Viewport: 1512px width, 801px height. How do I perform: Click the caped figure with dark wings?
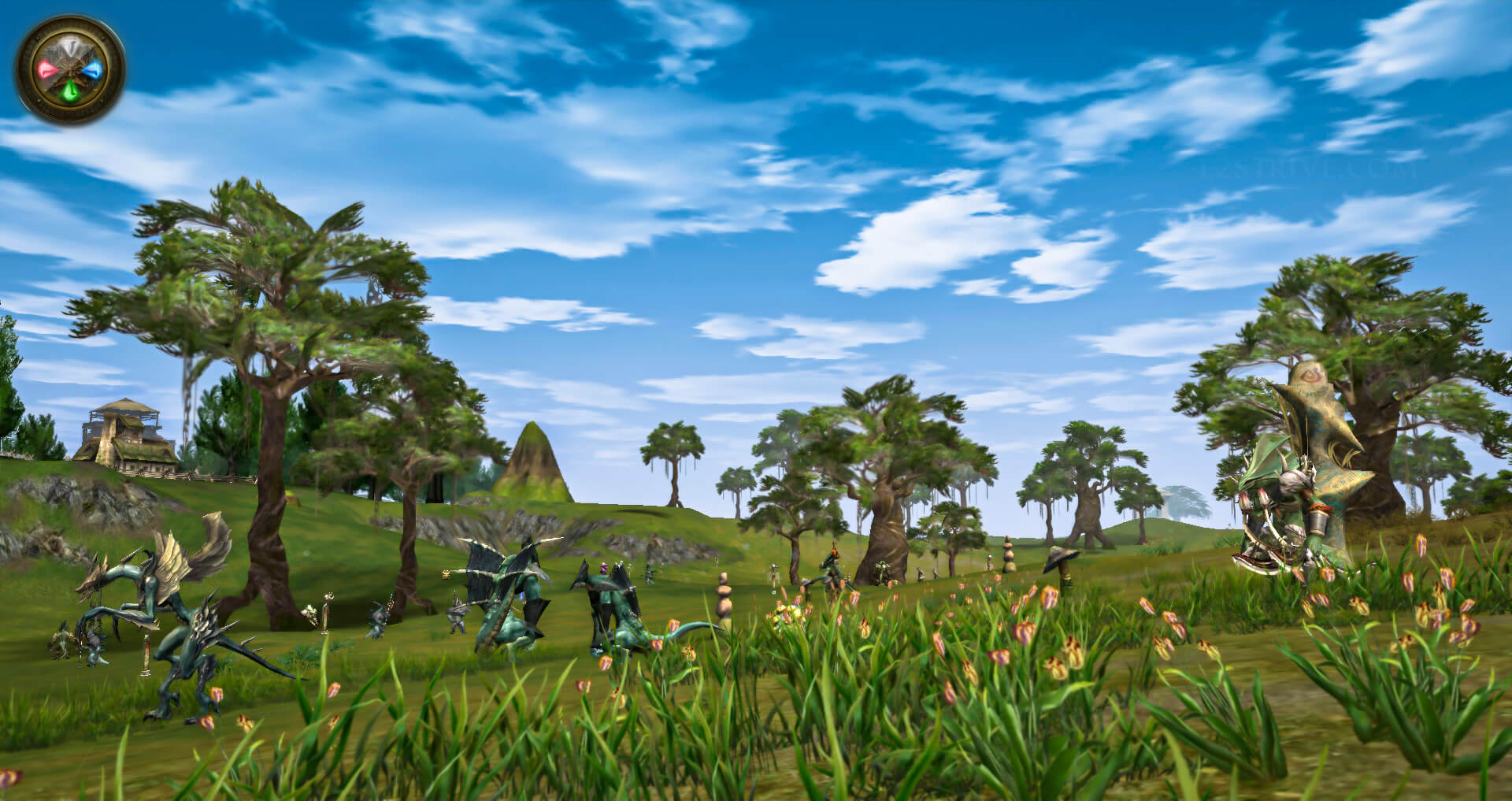504,575
